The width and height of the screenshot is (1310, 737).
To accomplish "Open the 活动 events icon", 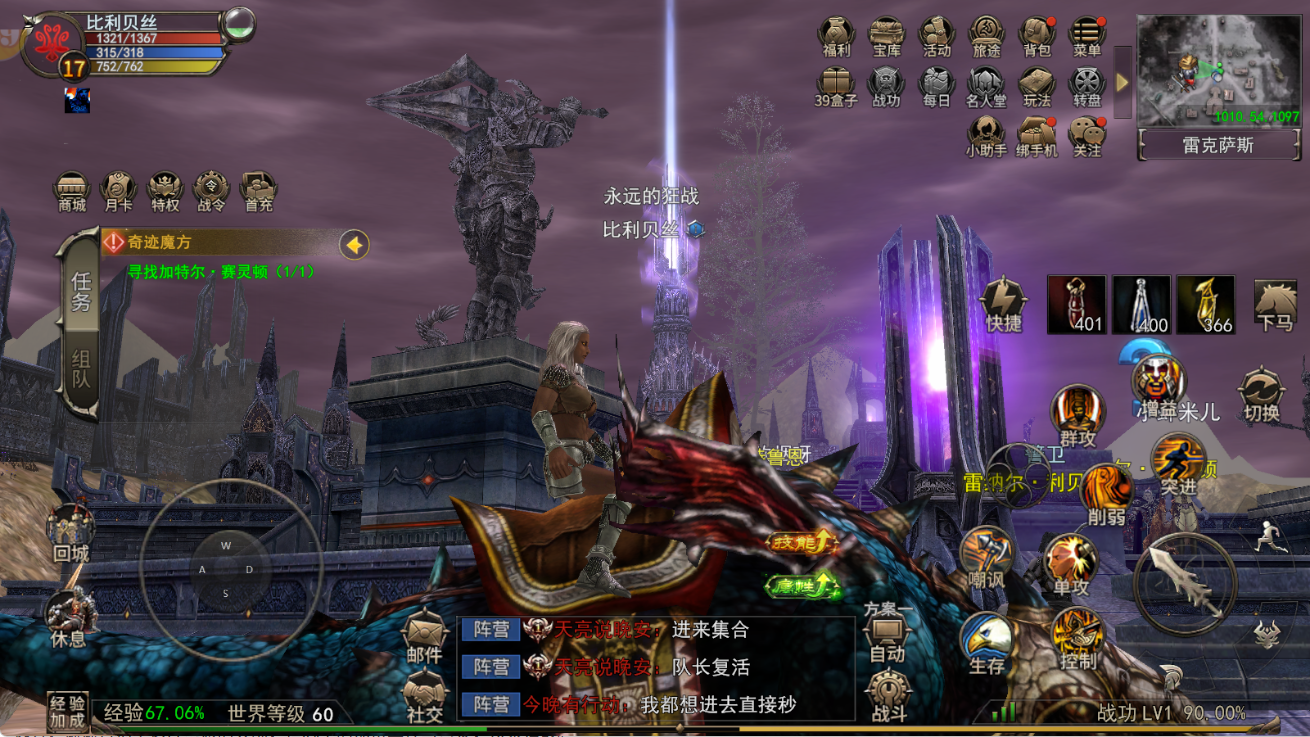I will 936,37.
